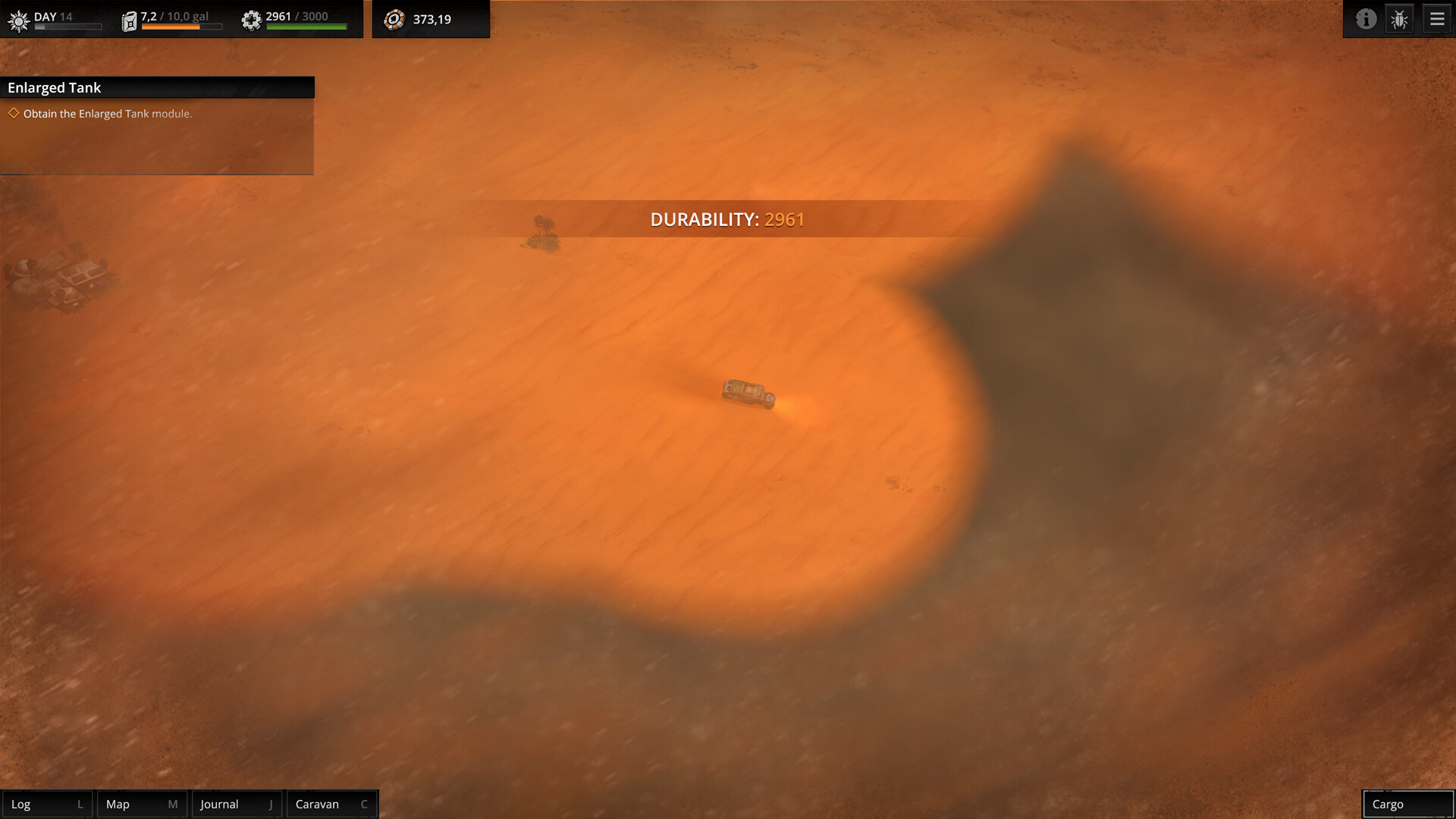Open the Map tab
Viewport: 1456px width, 819px height.
(140, 804)
